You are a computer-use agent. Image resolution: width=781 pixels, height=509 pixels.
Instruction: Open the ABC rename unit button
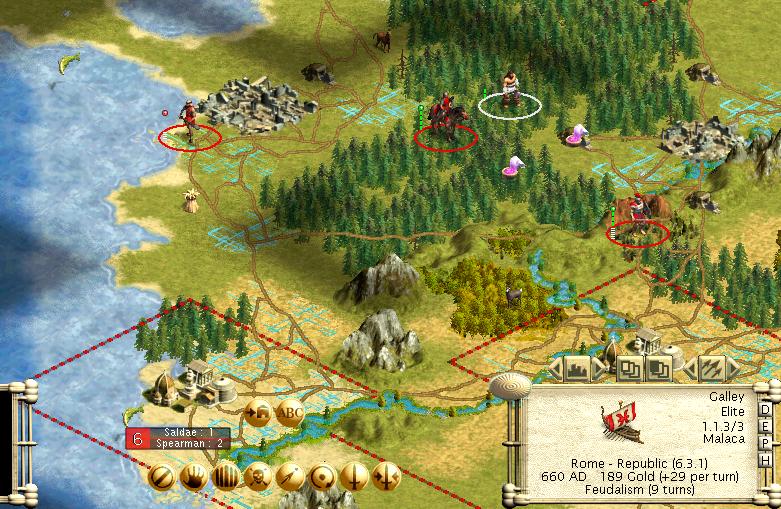click(x=290, y=413)
